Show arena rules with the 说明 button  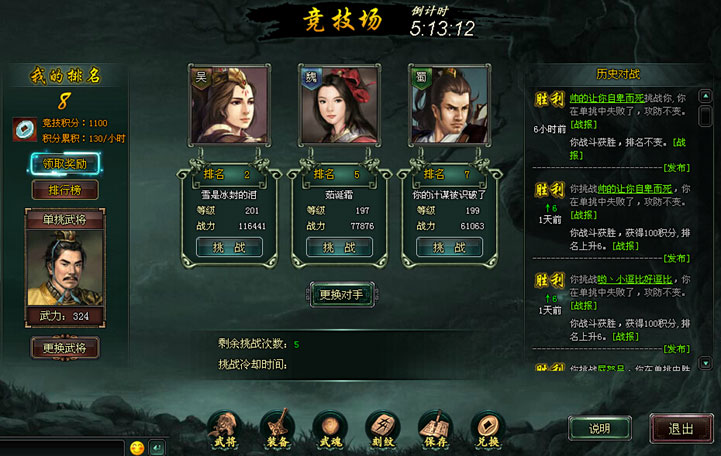[x=599, y=428]
